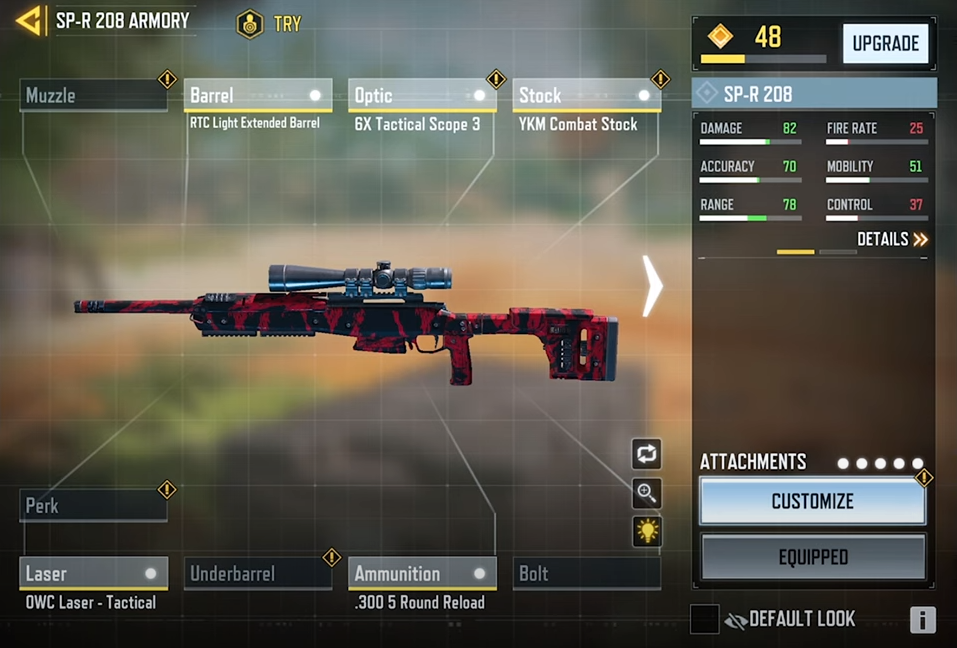Select the Barrel attachment slot

tap(257, 96)
